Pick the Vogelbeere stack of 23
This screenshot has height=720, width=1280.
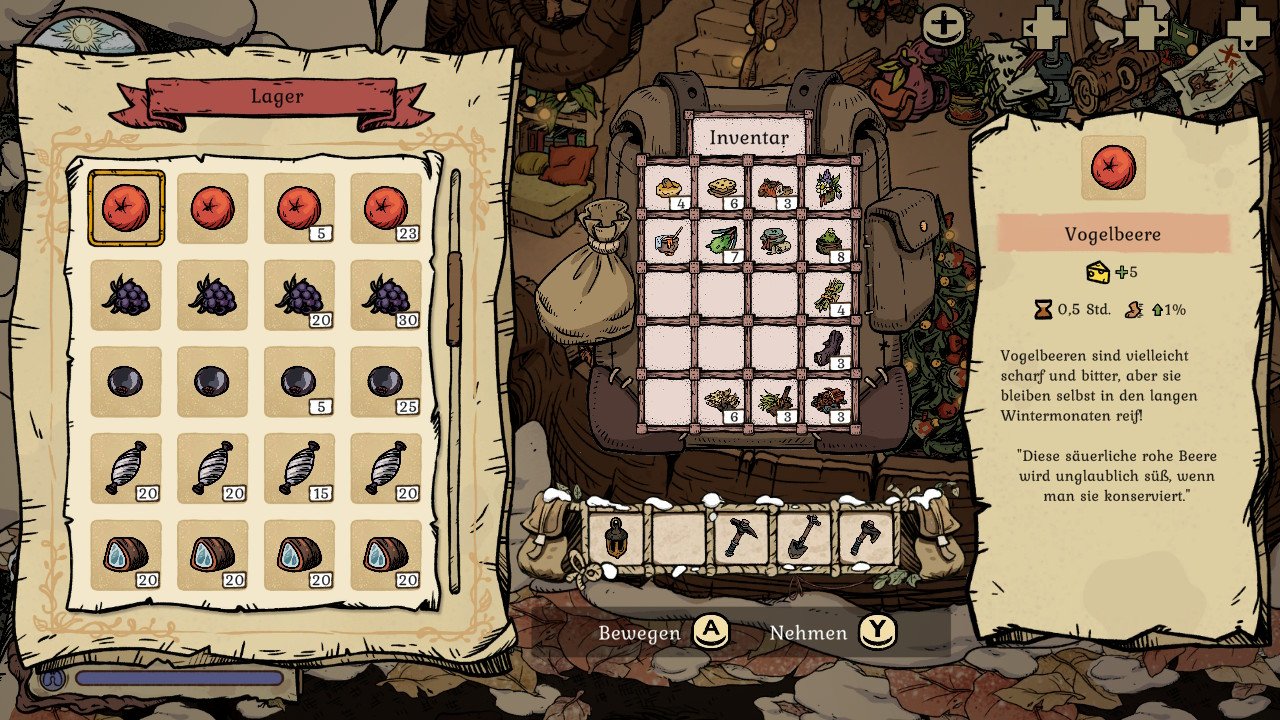(386, 208)
